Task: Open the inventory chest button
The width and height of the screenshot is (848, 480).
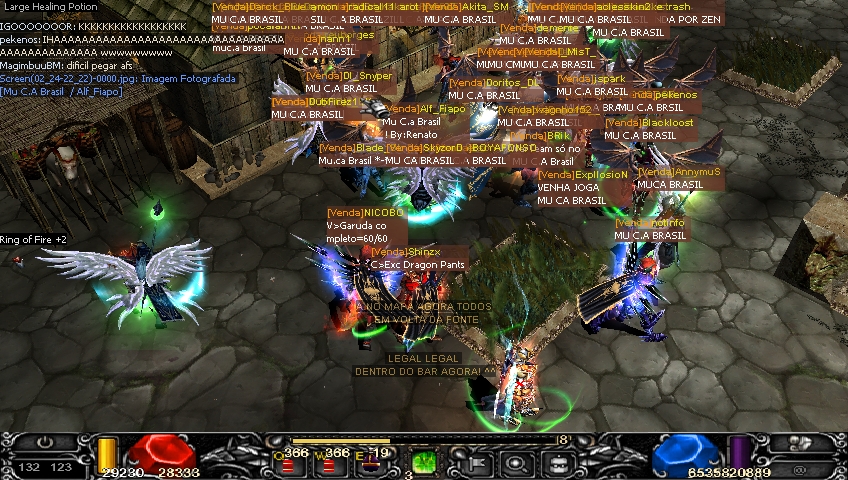Action: click(x=556, y=463)
